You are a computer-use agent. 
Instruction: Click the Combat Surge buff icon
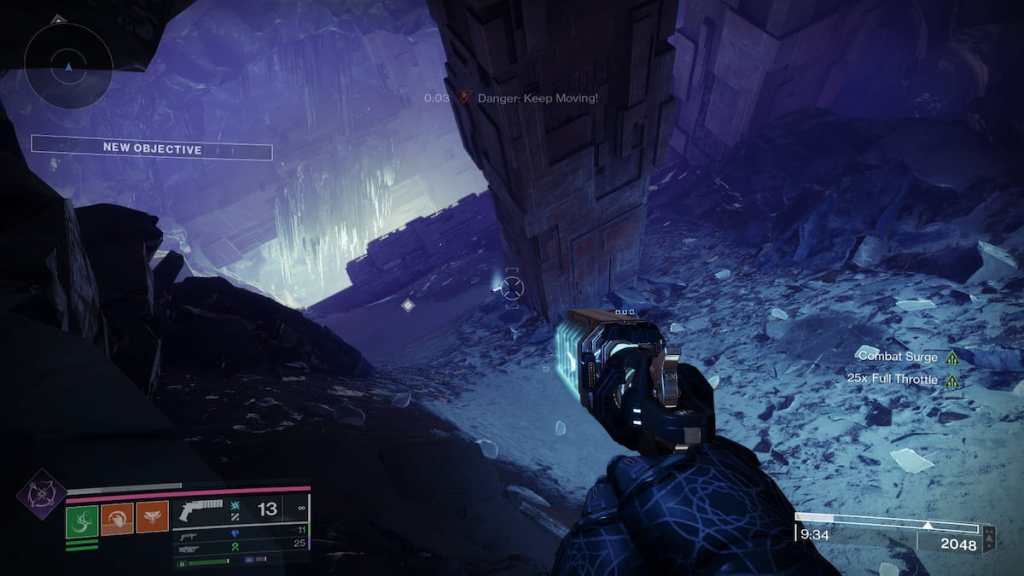click(x=952, y=357)
